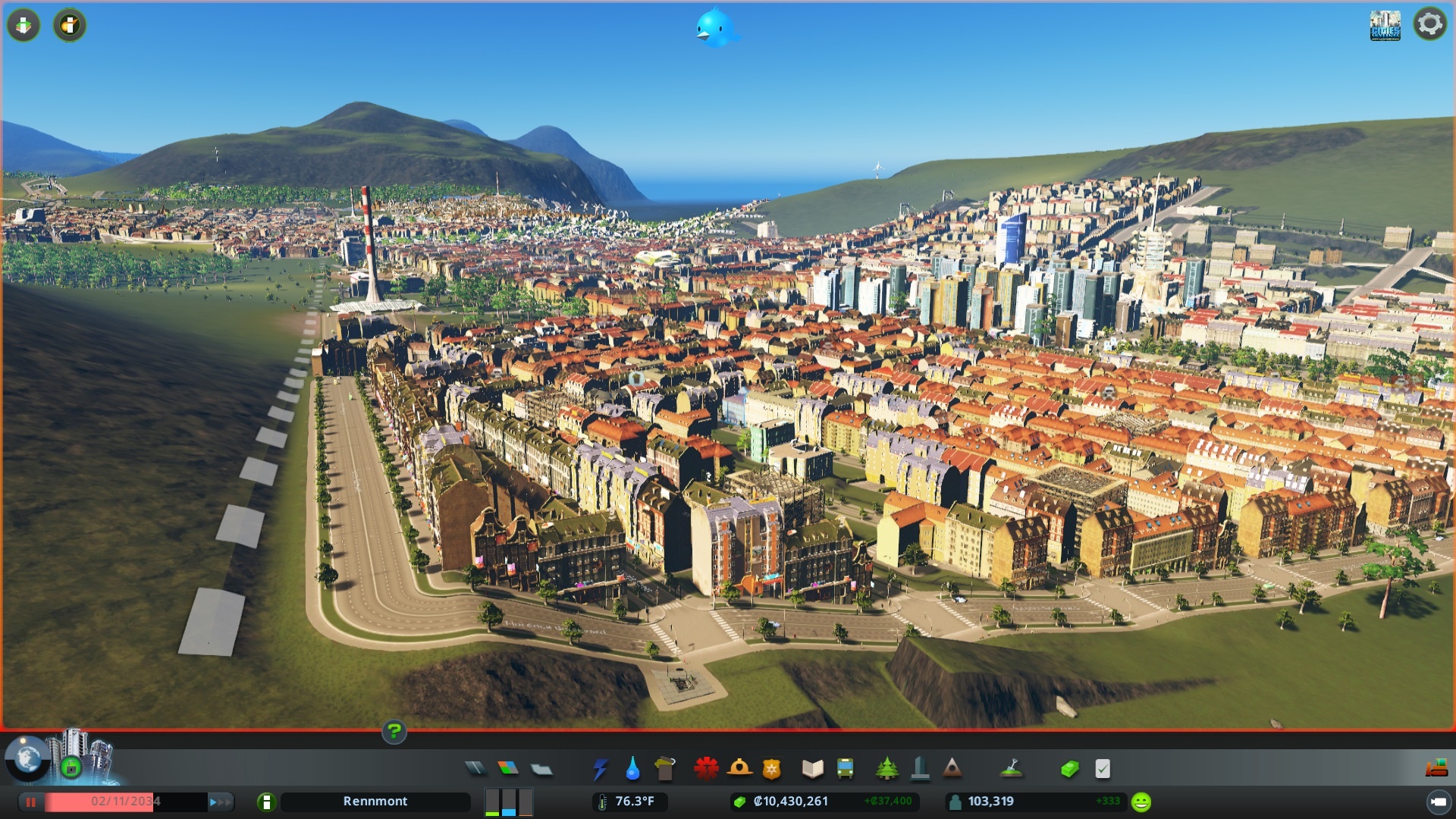The height and width of the screenshot is (819, 1456).
Task: Open the Garbage services menu
Action: (665, 769)
